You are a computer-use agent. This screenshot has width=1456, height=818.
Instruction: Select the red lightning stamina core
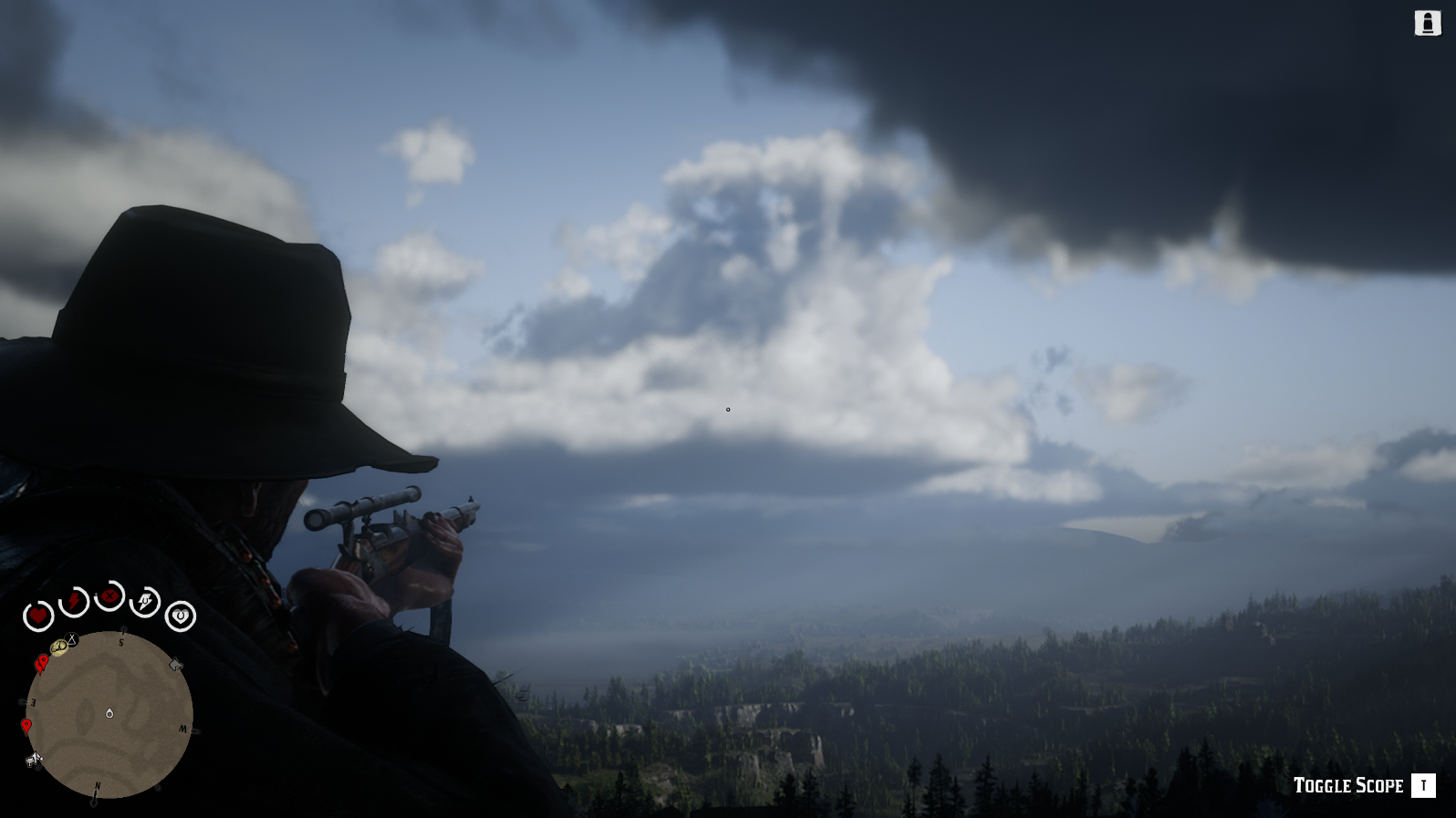[74, 603]
